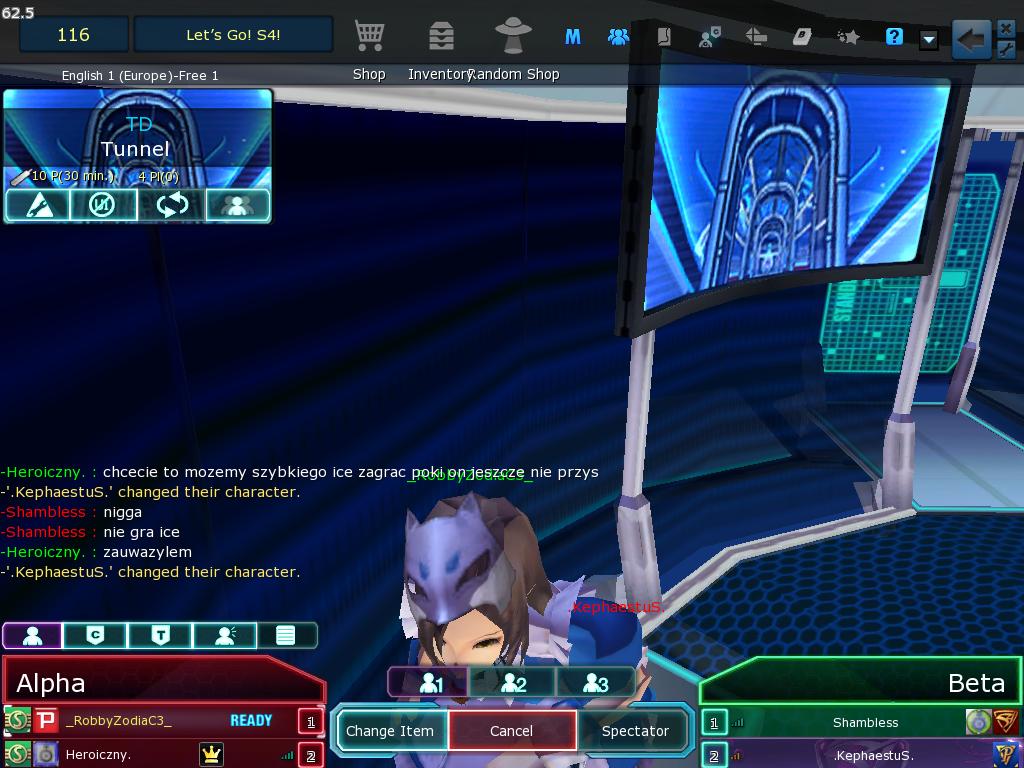
Task: Open the friends group icon
Action: pyautogui.click(x=618, y=37)
